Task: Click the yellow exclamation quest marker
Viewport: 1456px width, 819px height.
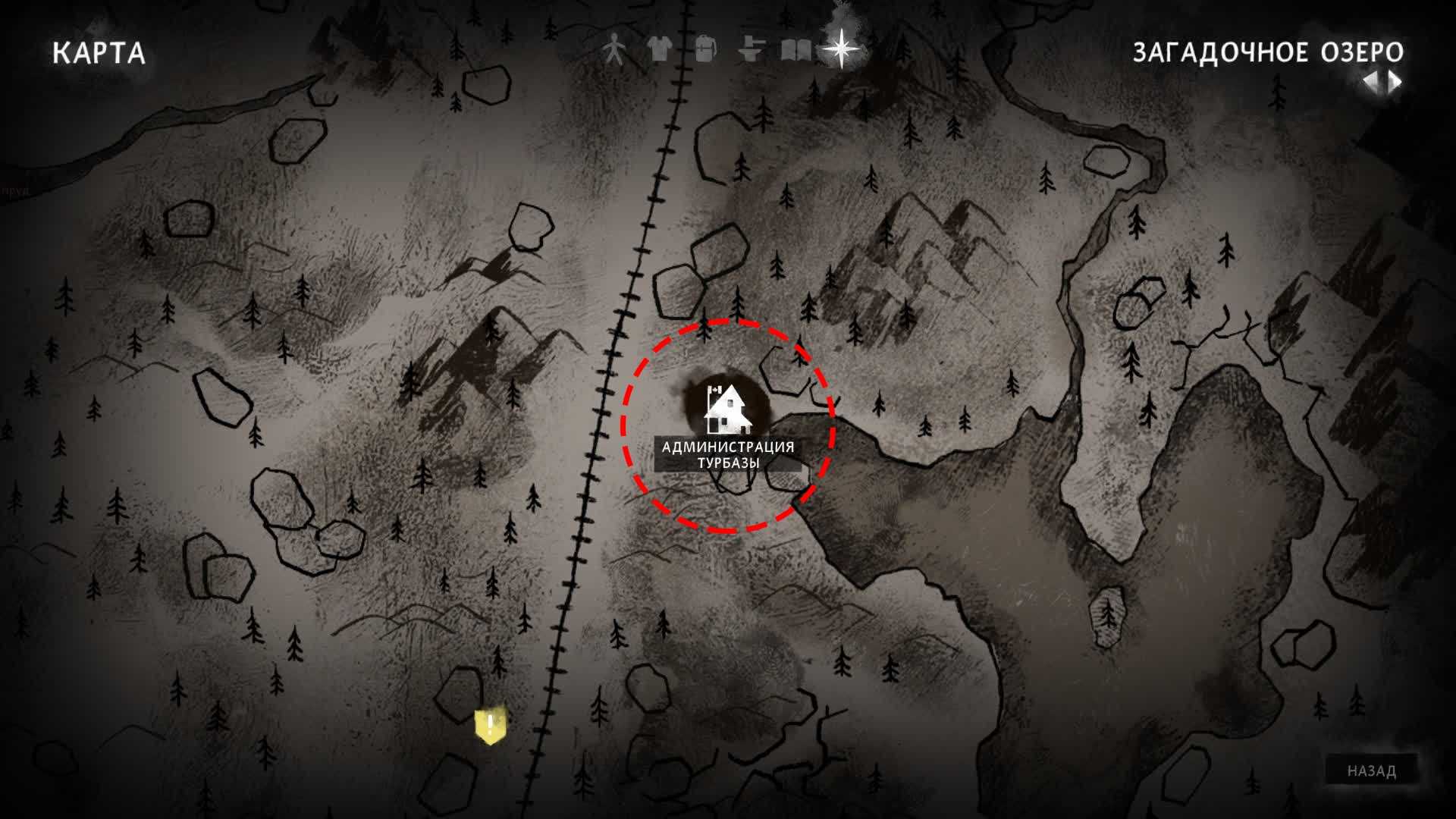Action: point(490,726)
